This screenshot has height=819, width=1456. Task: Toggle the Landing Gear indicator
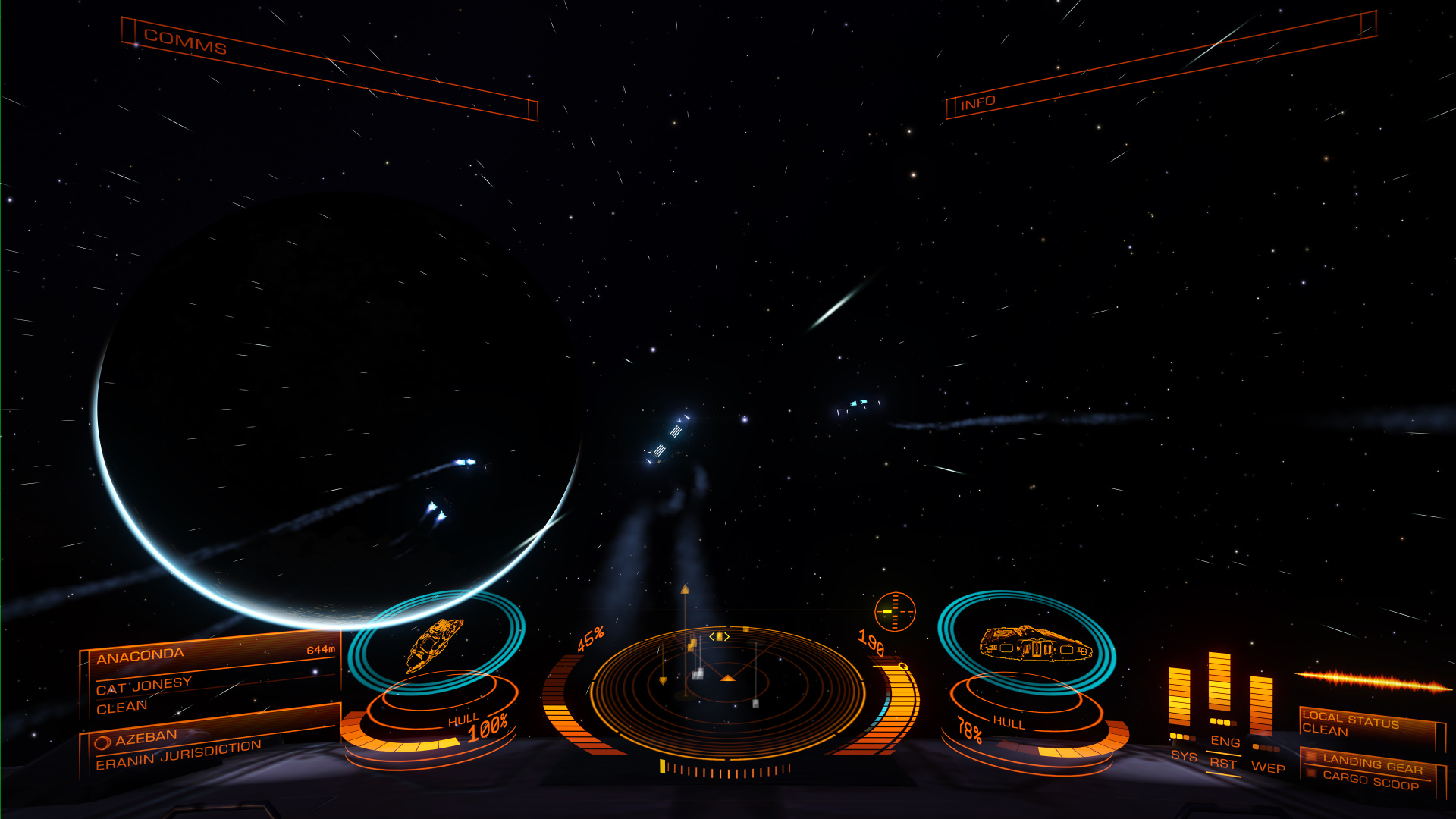(1371, 763)
